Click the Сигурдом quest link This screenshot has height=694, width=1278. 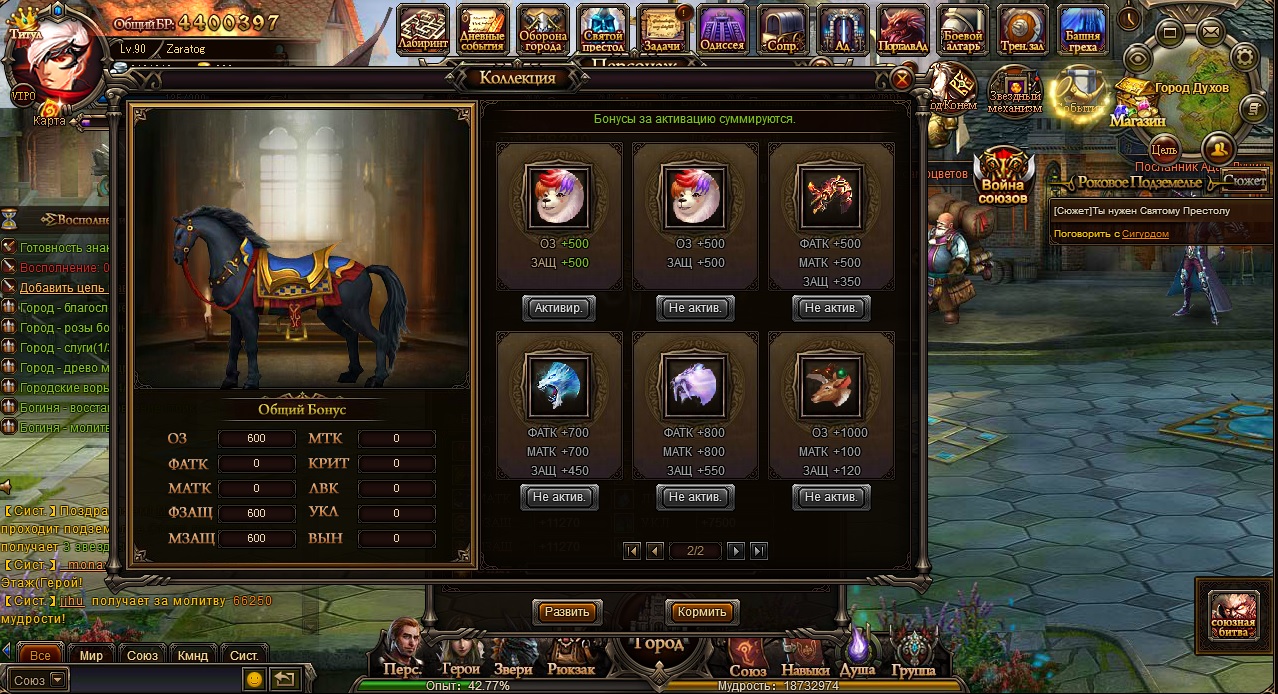[x=1145, y=234]
